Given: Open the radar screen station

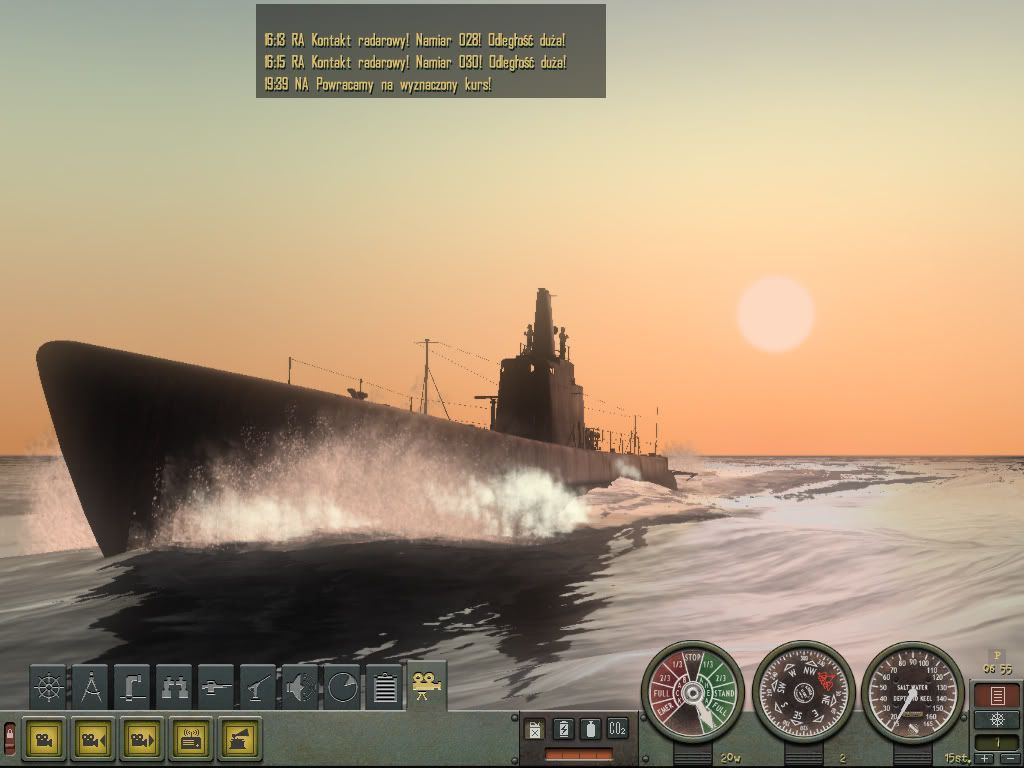Looking at the screenshot, I should 342,687.
